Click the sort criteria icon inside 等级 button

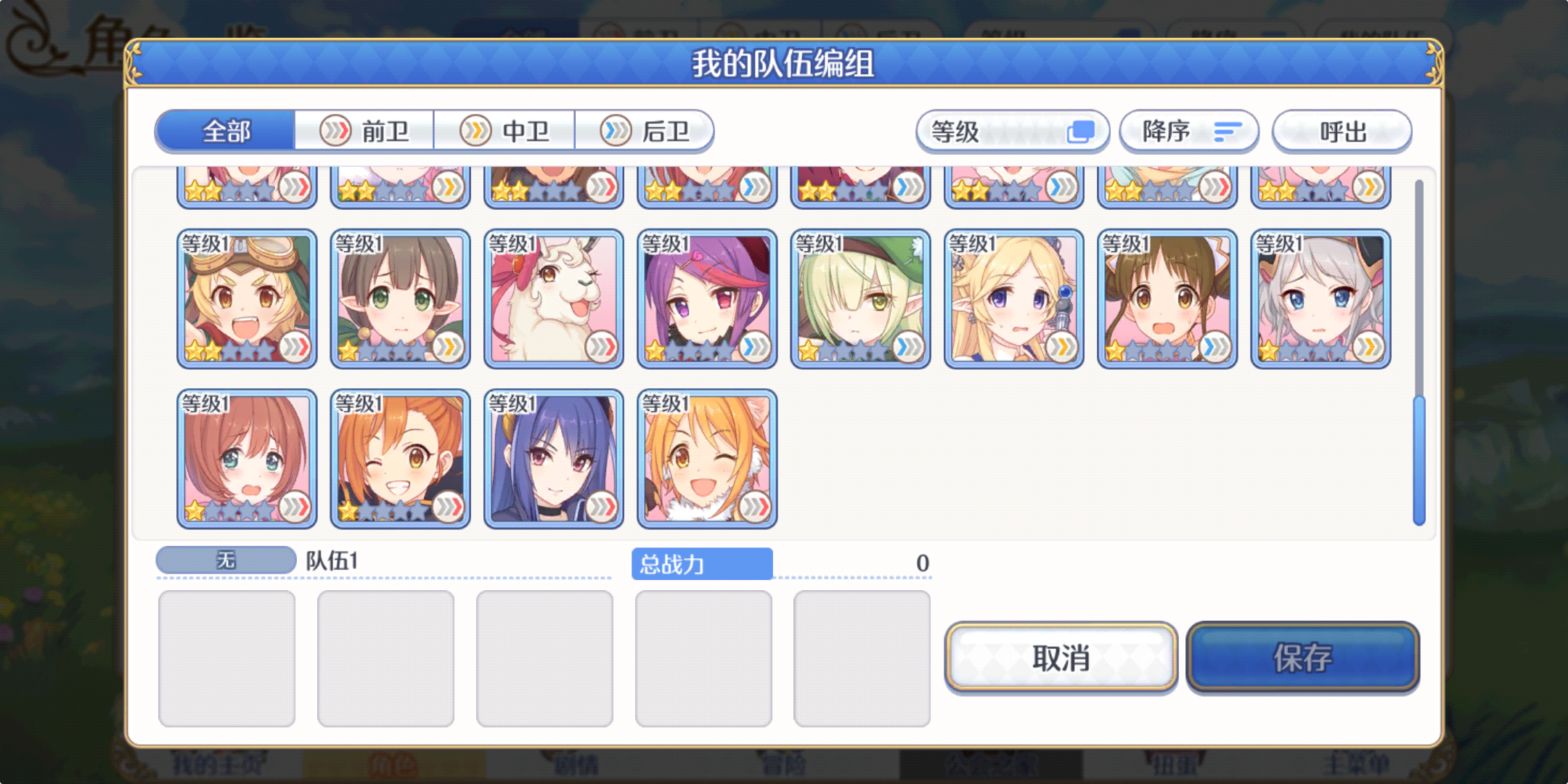pos(1083,131)
